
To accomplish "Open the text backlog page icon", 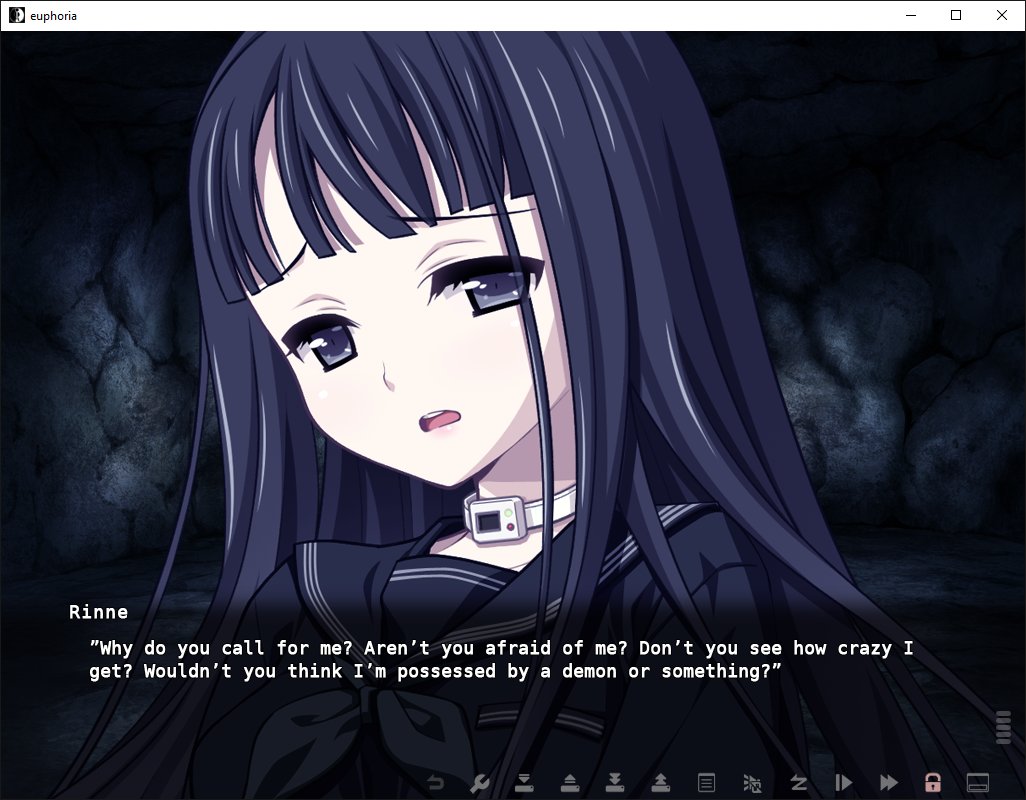I will click(706, 782).
